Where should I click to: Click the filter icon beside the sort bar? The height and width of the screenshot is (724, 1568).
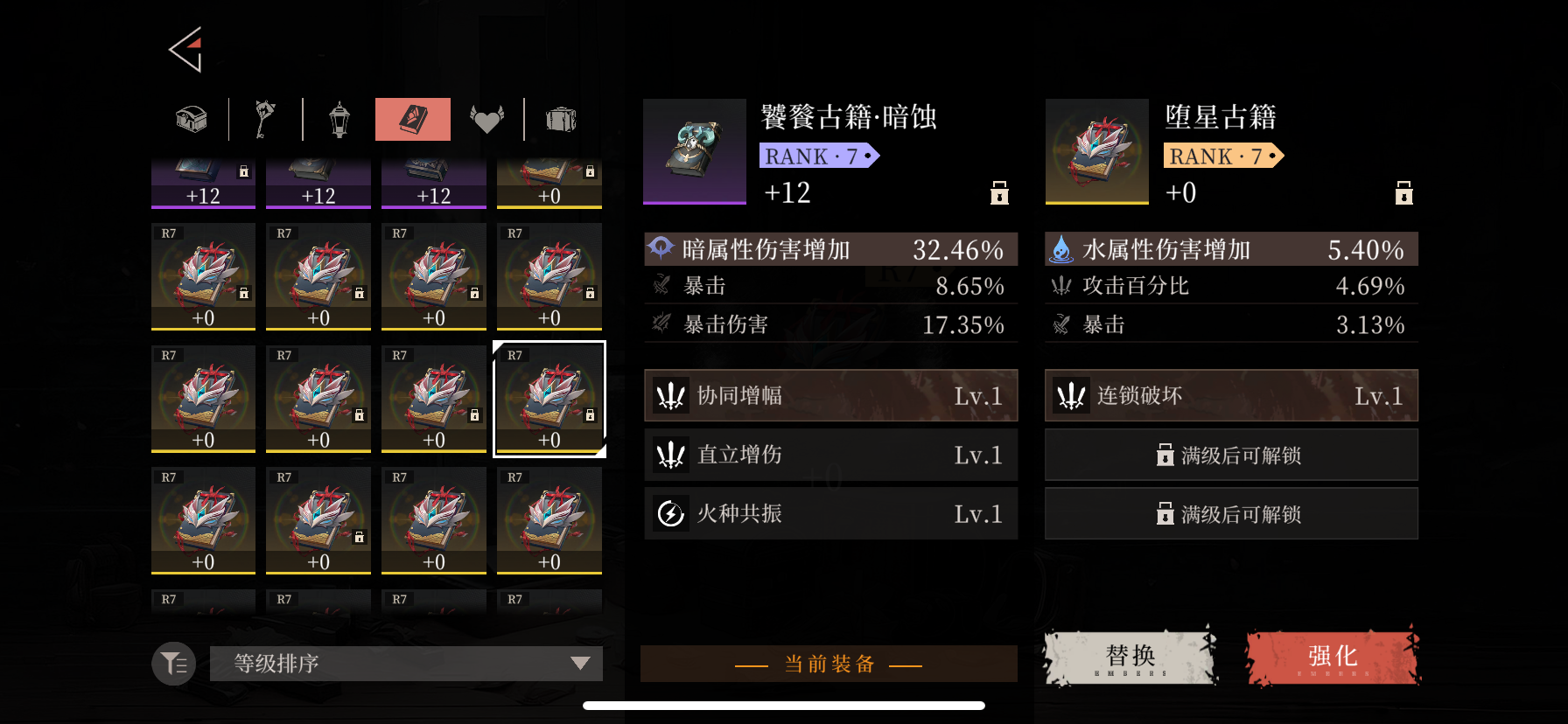pyautogui.click(x=172, y=664)
